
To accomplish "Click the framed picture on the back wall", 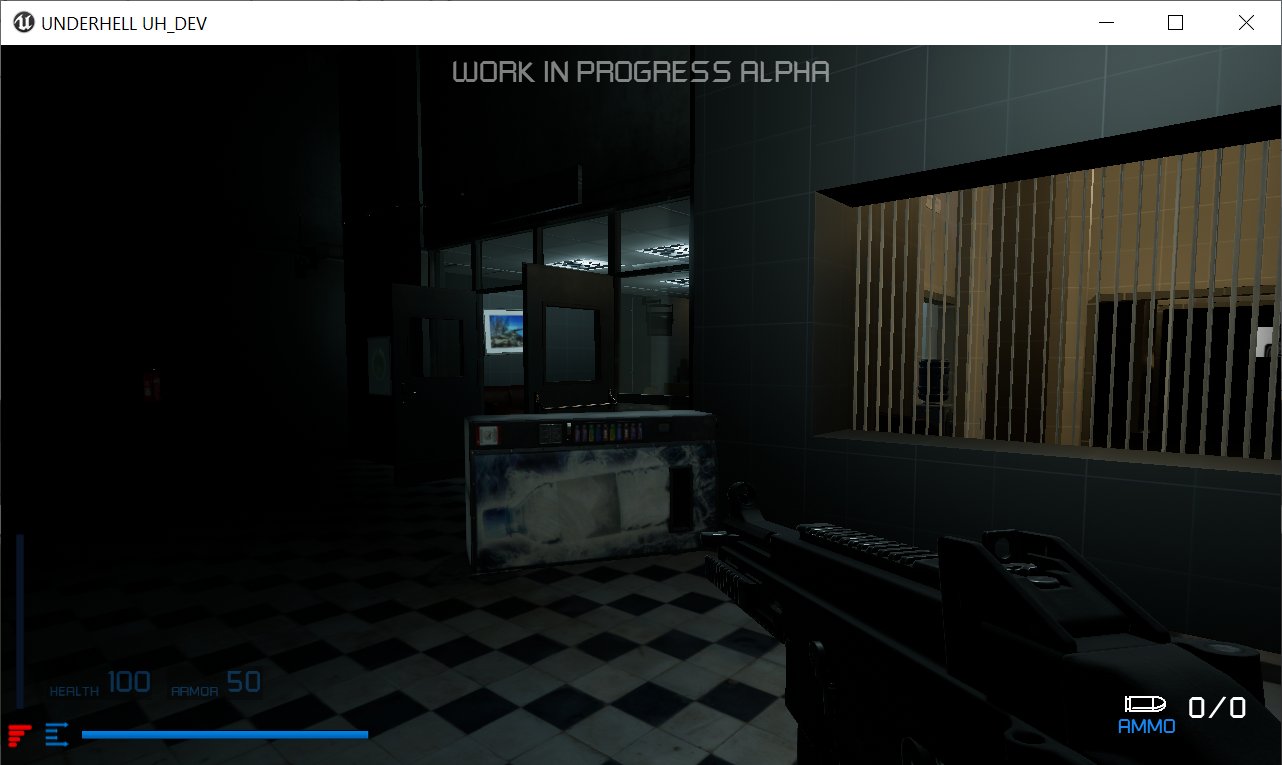I will [505, 330].
